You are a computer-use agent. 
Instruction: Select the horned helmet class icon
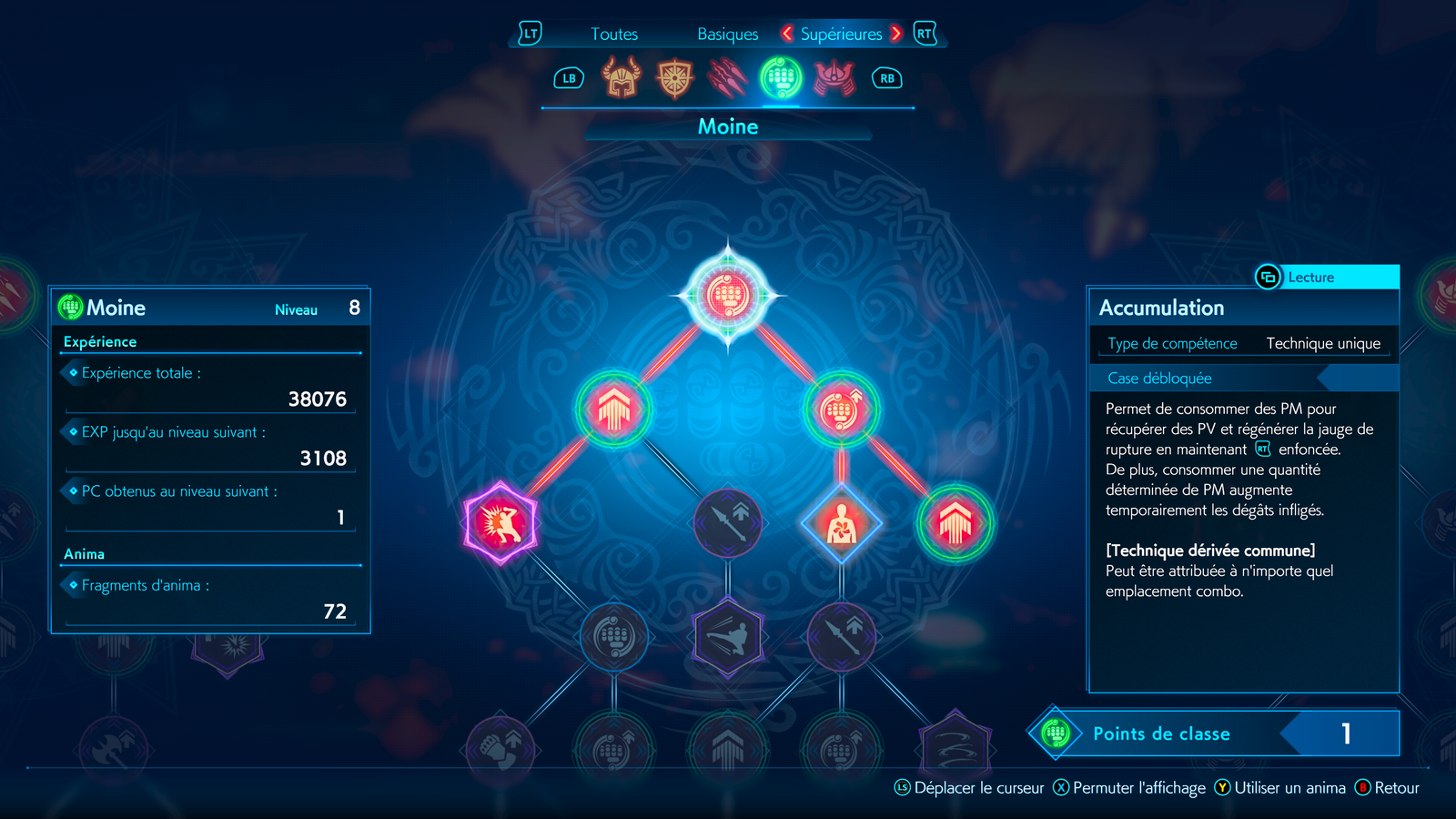point(622,78)
